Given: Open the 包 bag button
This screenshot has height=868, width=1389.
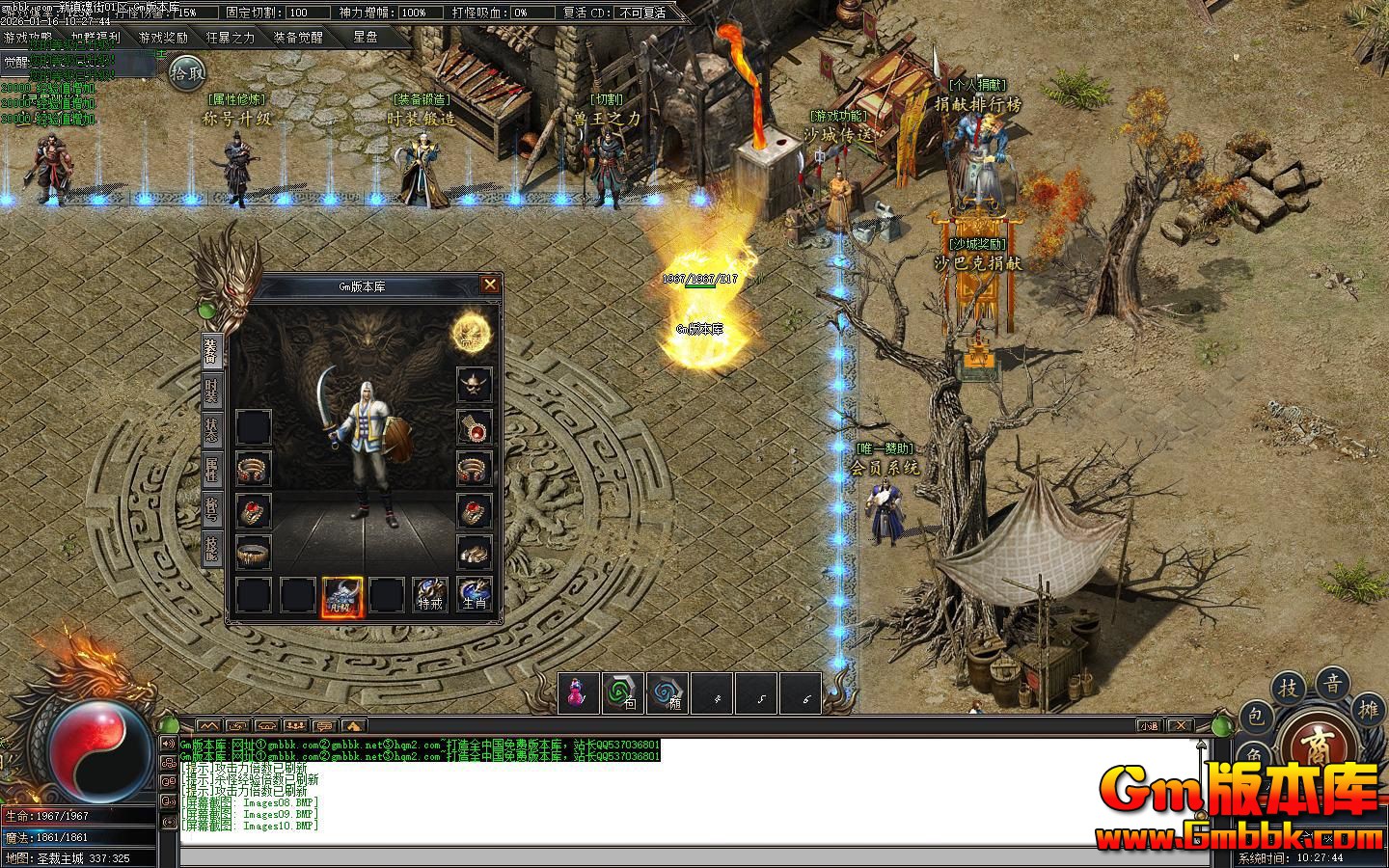Looking at the screenshot, I should 1255,716.
